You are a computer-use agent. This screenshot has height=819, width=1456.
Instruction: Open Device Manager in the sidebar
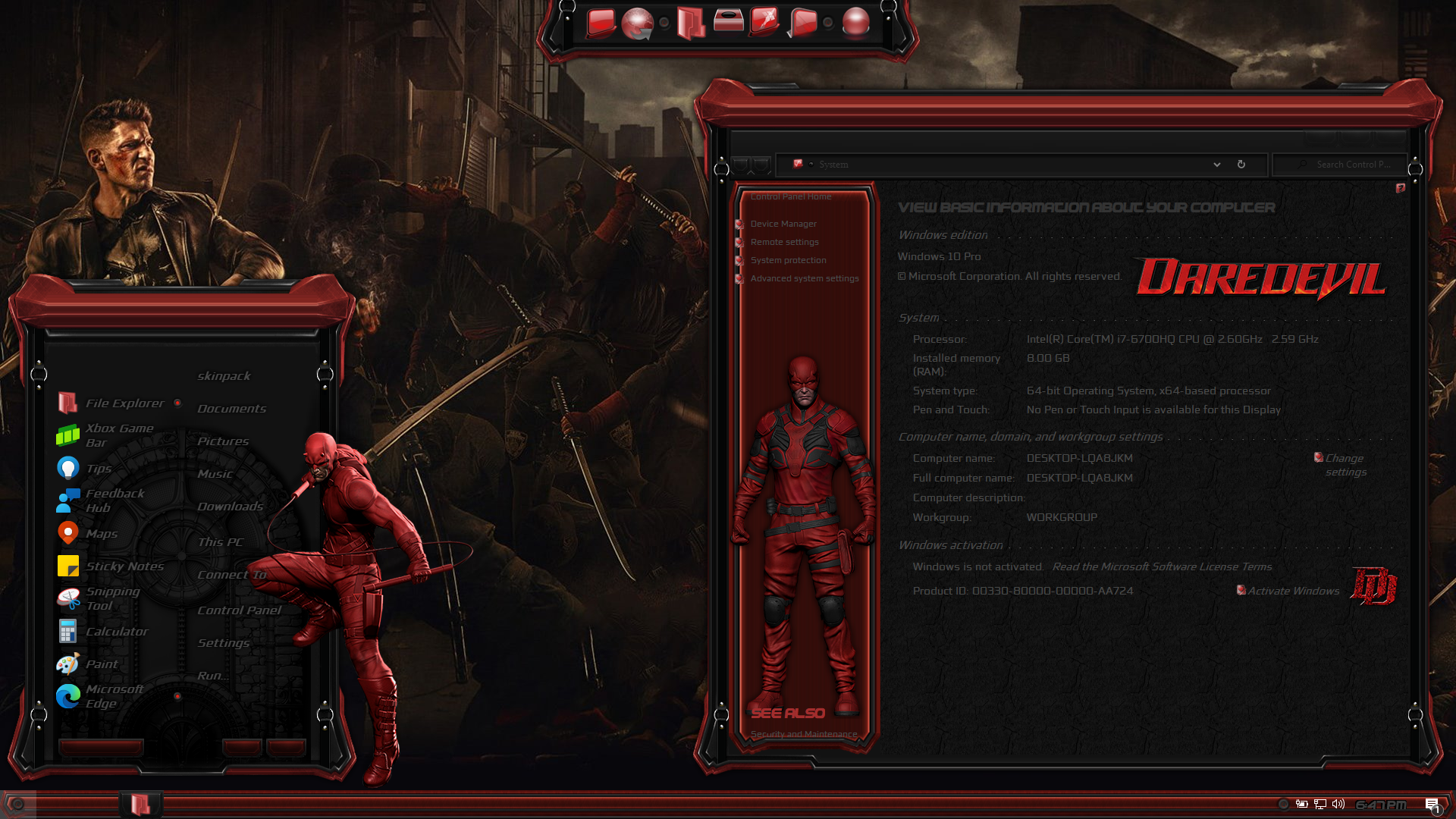point(783,224)
